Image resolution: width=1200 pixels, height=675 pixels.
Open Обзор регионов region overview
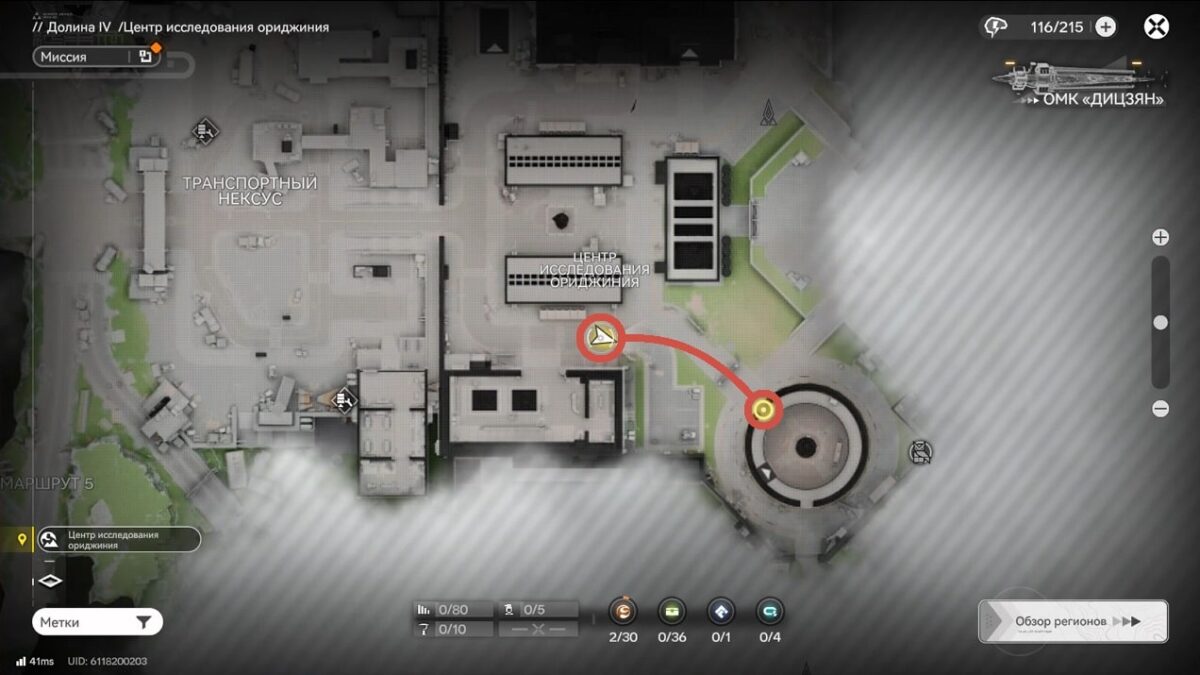[x=1072, y=621]
